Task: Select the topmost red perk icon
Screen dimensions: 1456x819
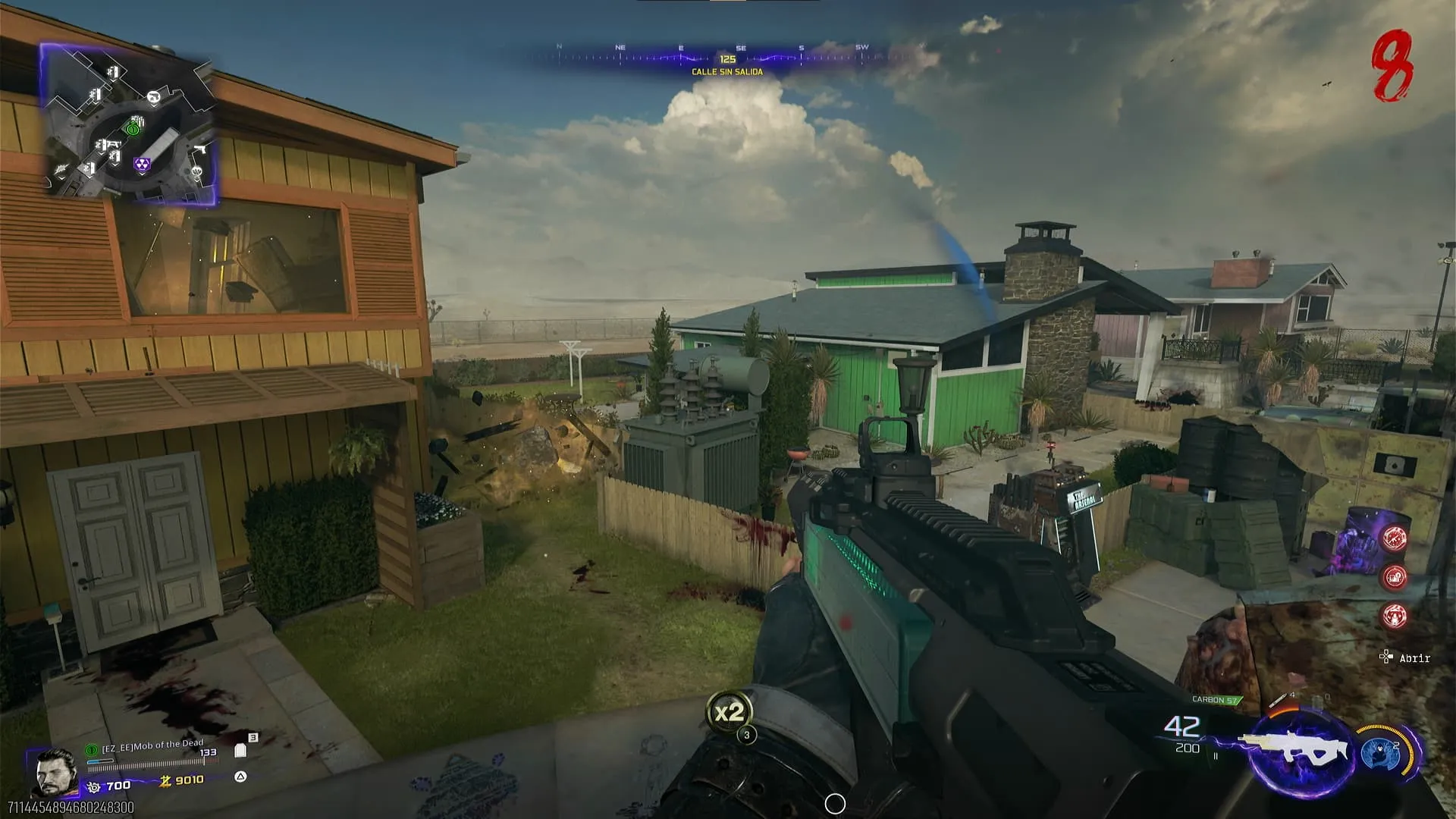Action: (1395, 538)
